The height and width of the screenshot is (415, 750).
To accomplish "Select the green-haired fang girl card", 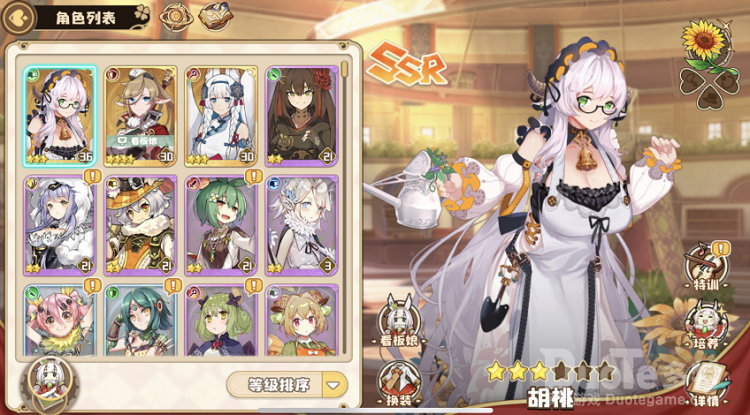I will click(221, 225).
